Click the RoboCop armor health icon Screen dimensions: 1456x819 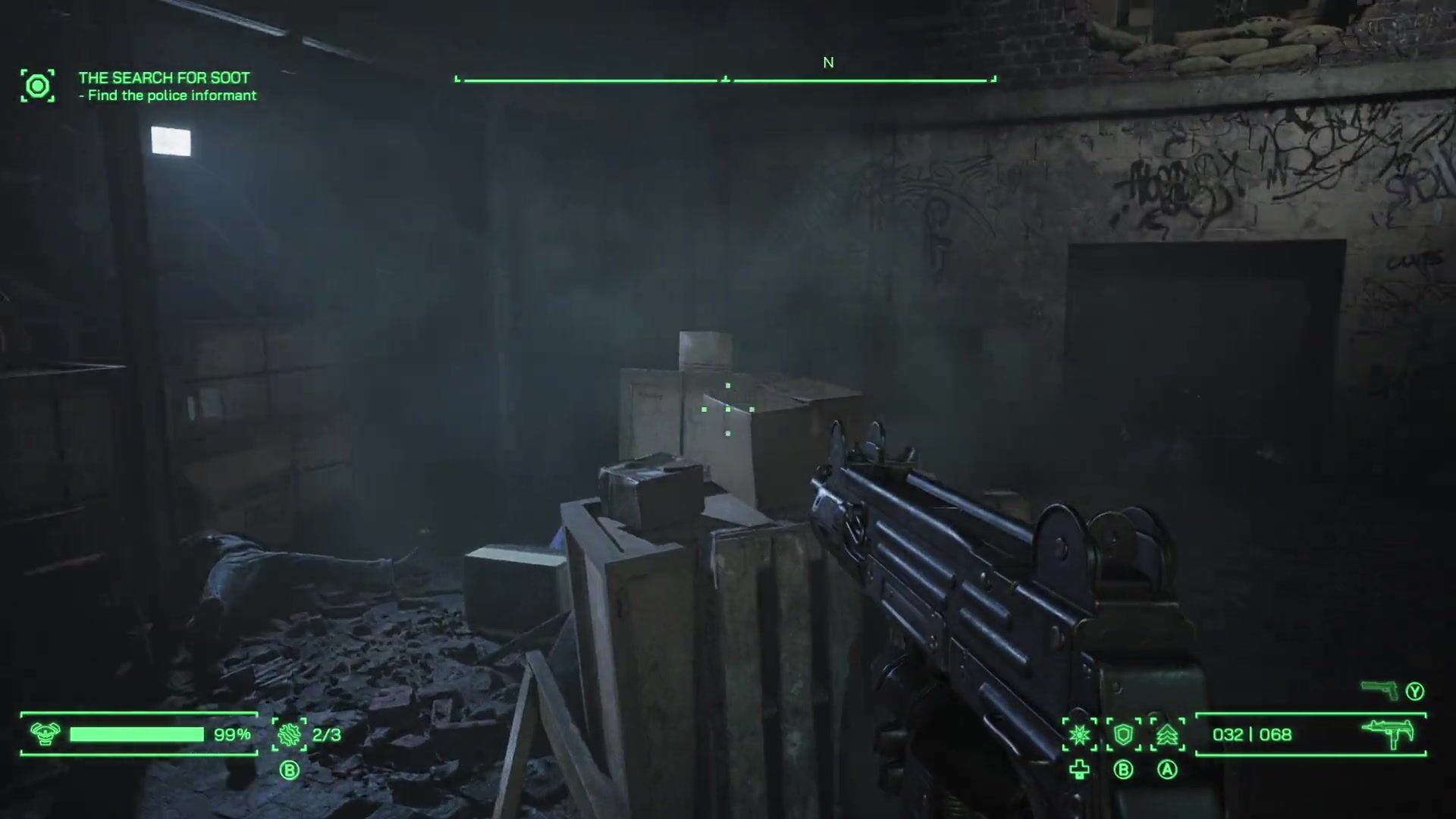point(45,733)
